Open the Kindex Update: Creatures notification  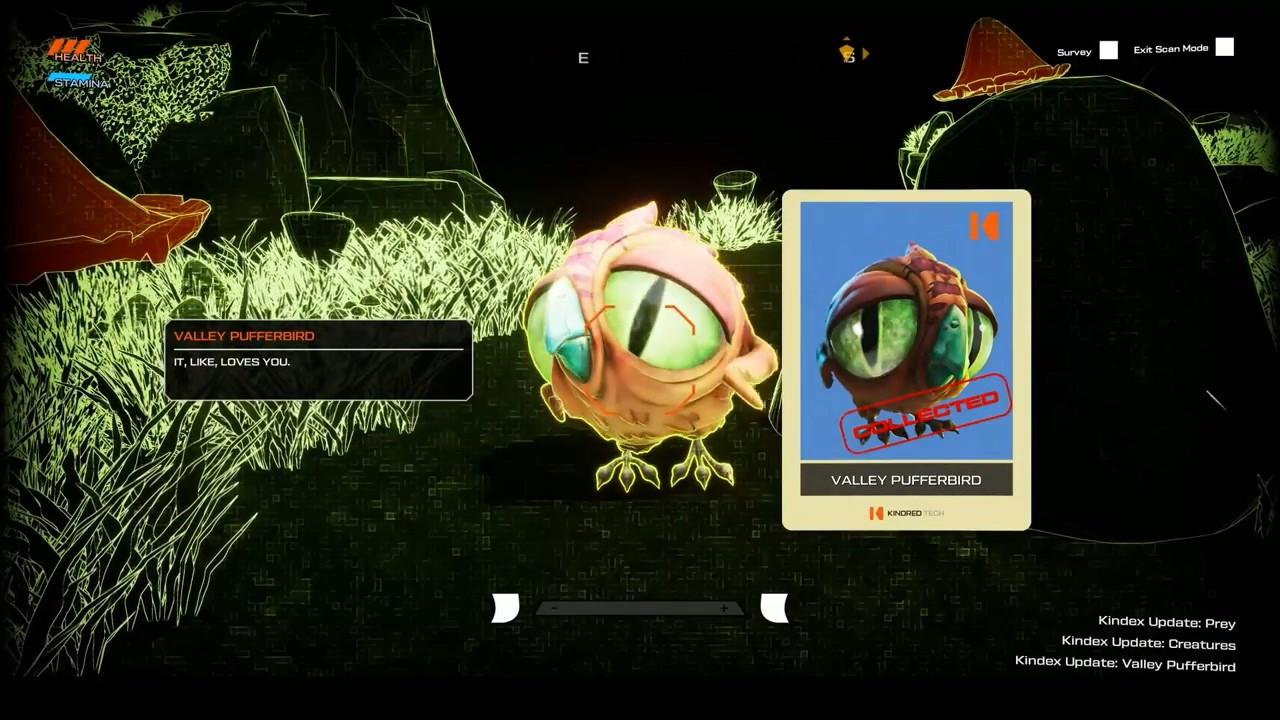point(1148,644)
